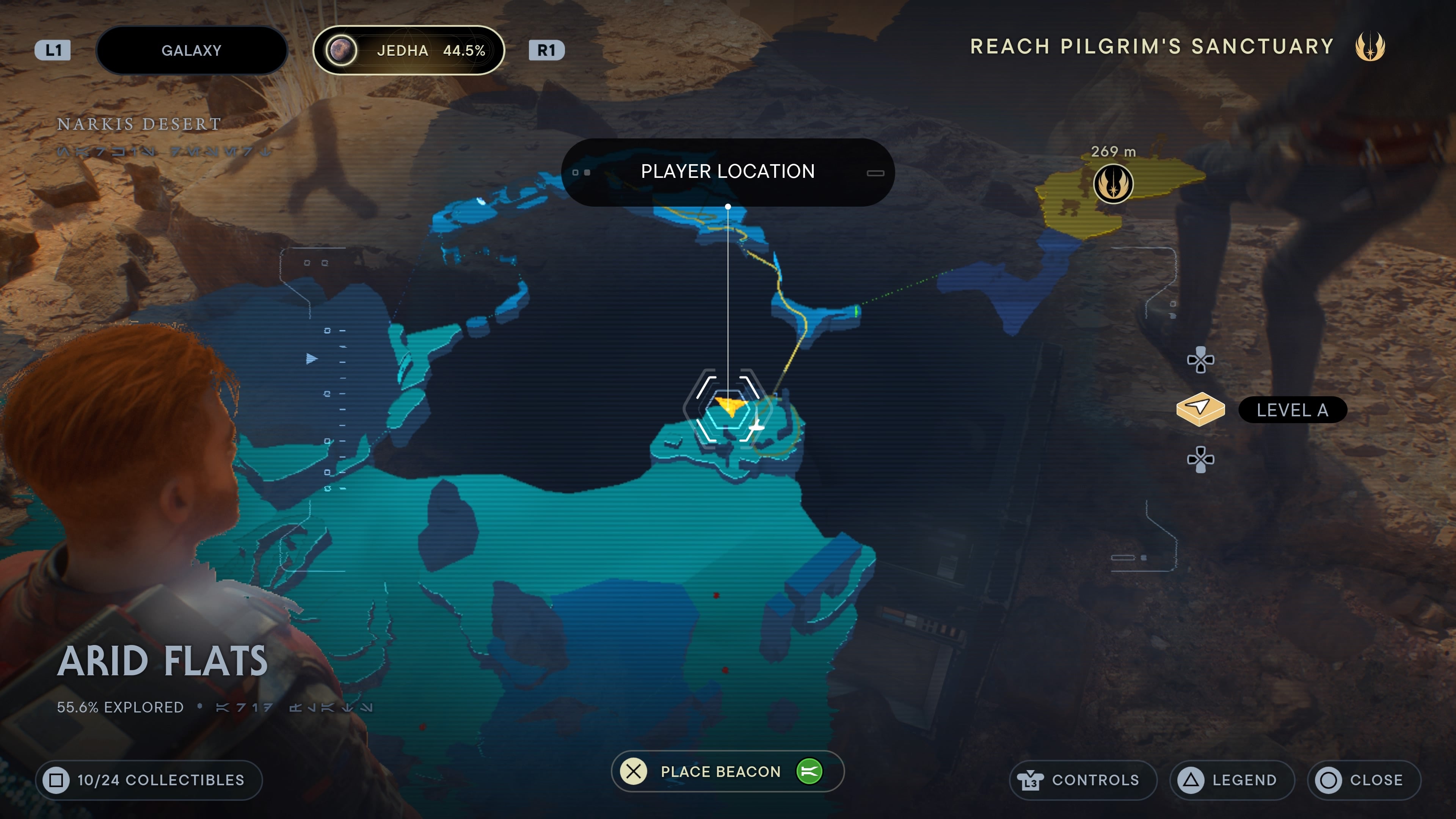Close the holomap
The image size is (1456, 819).
pyautogui.click(x=1363, y=780)
